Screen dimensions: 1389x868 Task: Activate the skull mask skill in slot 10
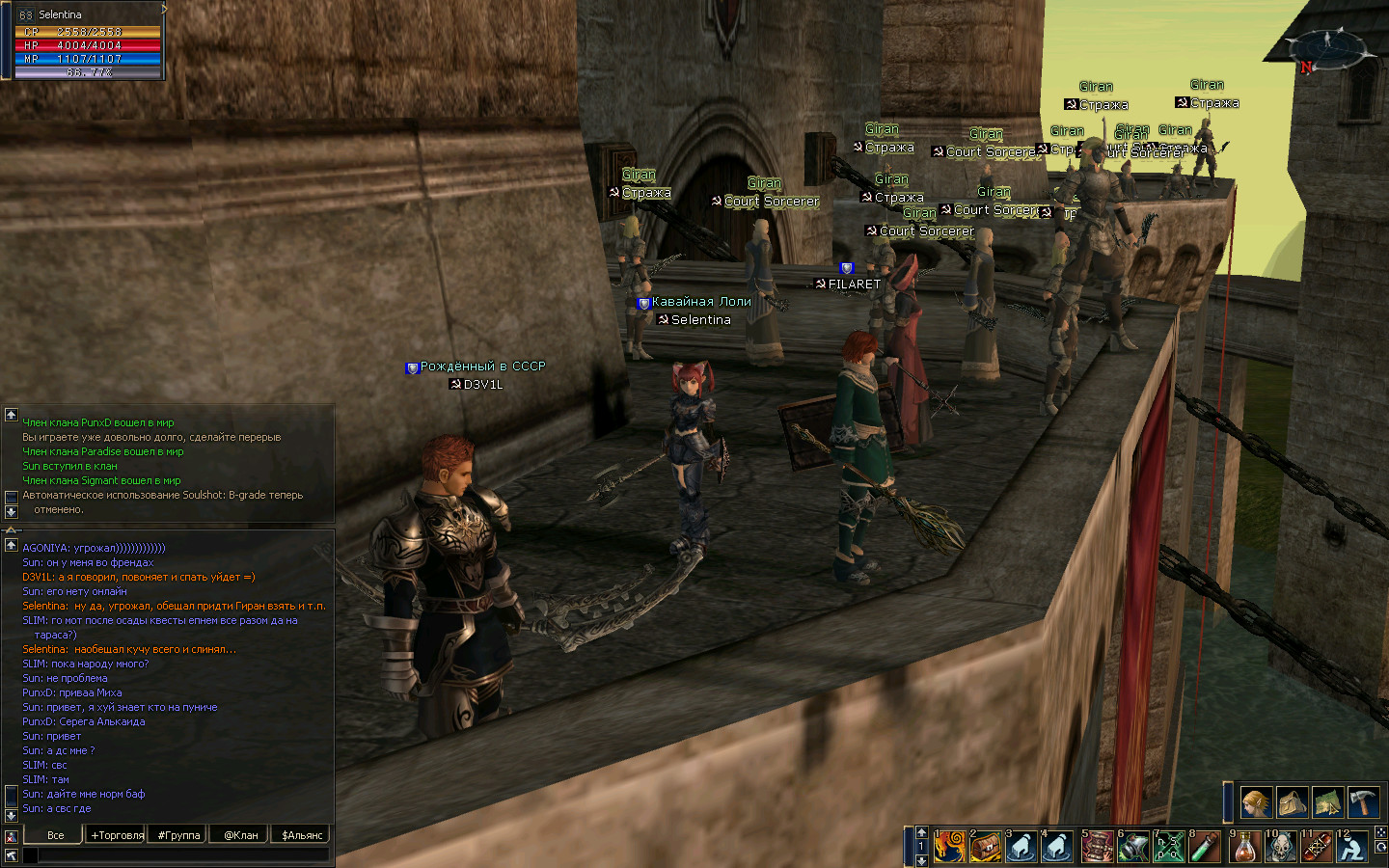tap(1281, 847)
